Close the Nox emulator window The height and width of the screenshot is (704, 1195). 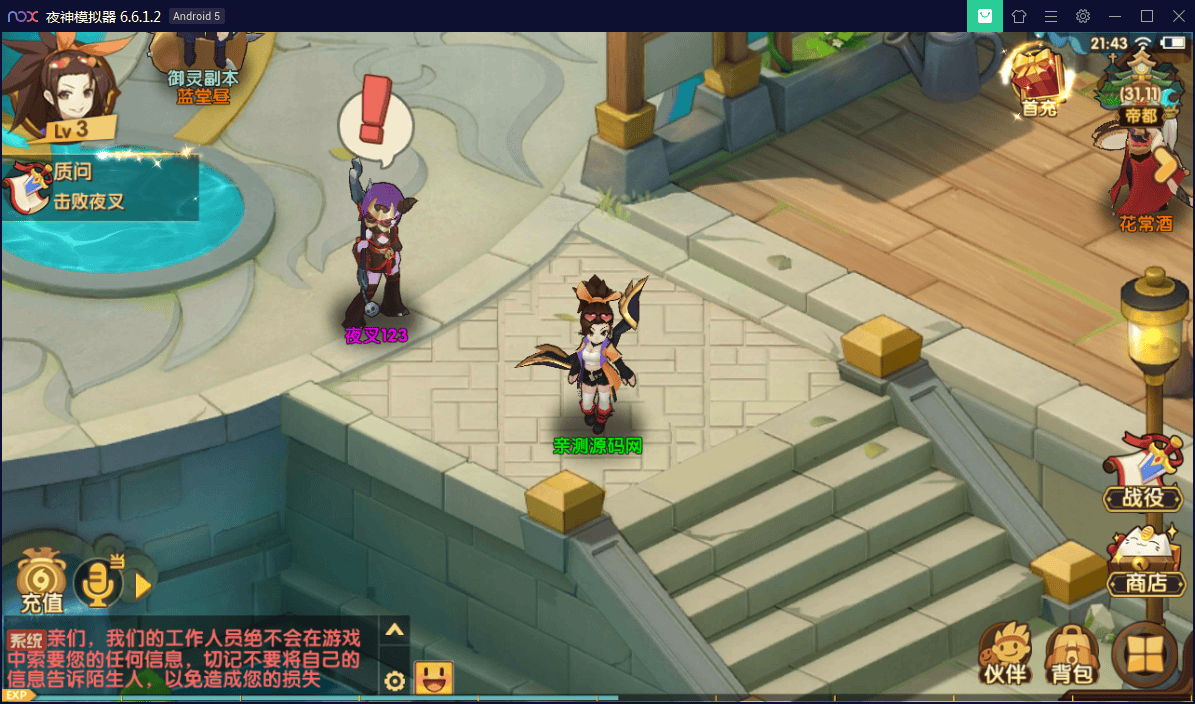(1177, 16)
